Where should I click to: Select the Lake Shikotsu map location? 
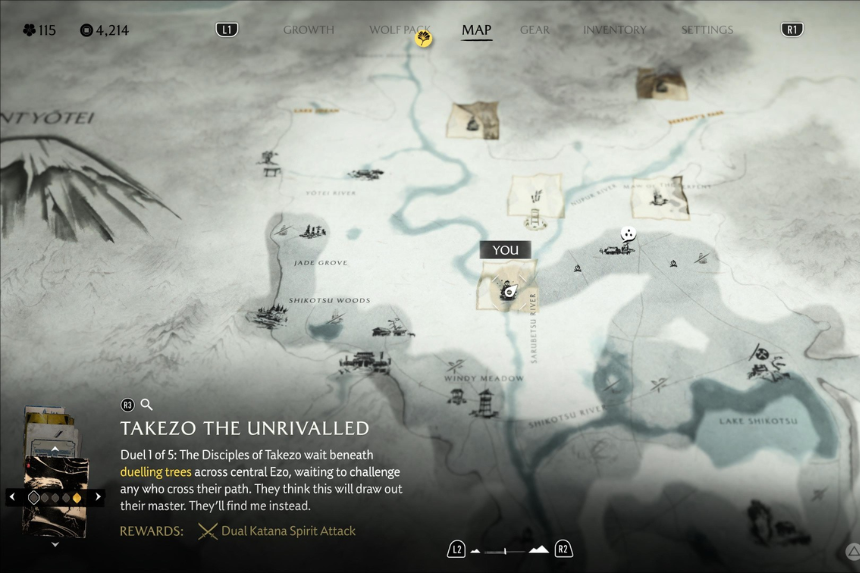pyautogui.click(x=758, y=421)
